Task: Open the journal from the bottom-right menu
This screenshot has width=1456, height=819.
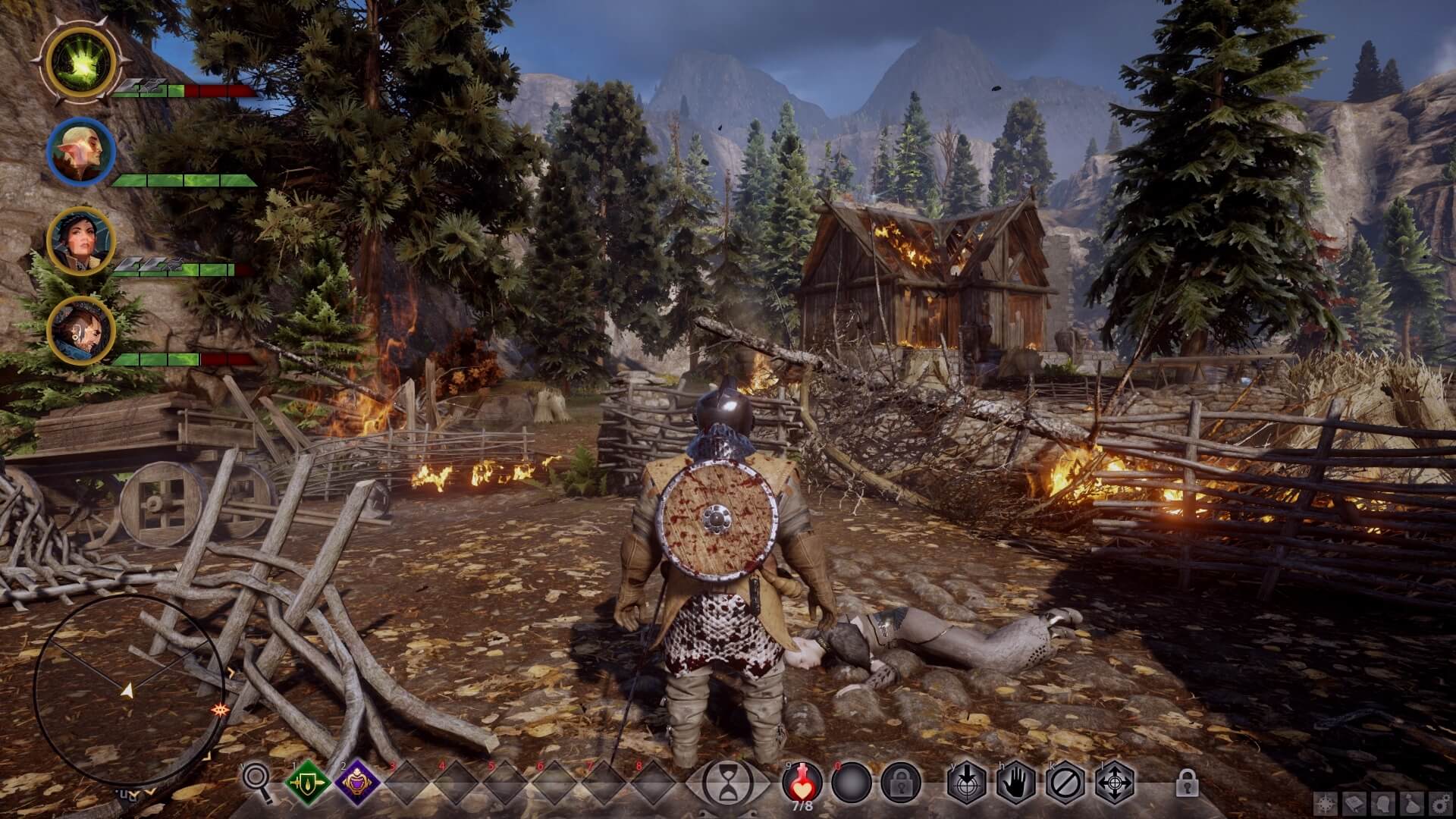Action: [1354, 804]
